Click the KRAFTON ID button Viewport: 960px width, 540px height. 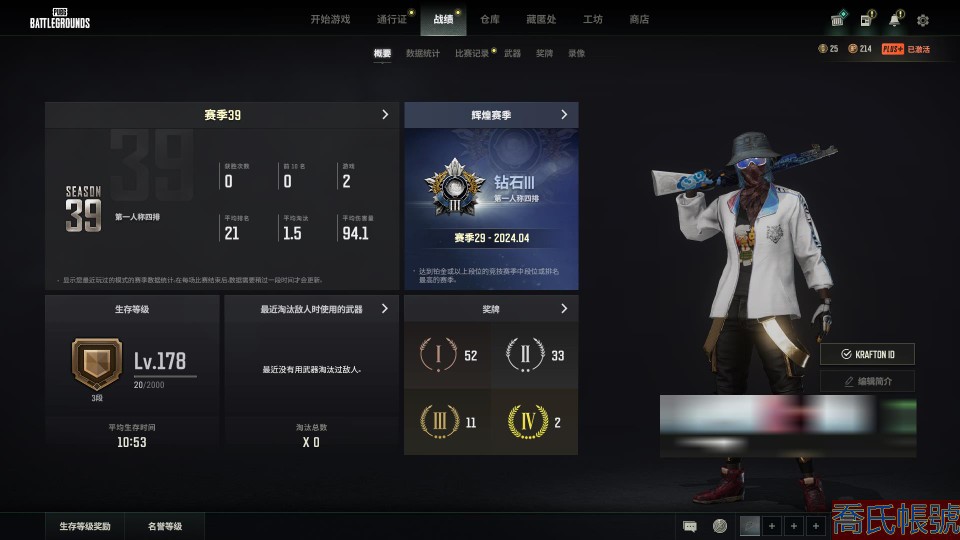click(867, 354)
